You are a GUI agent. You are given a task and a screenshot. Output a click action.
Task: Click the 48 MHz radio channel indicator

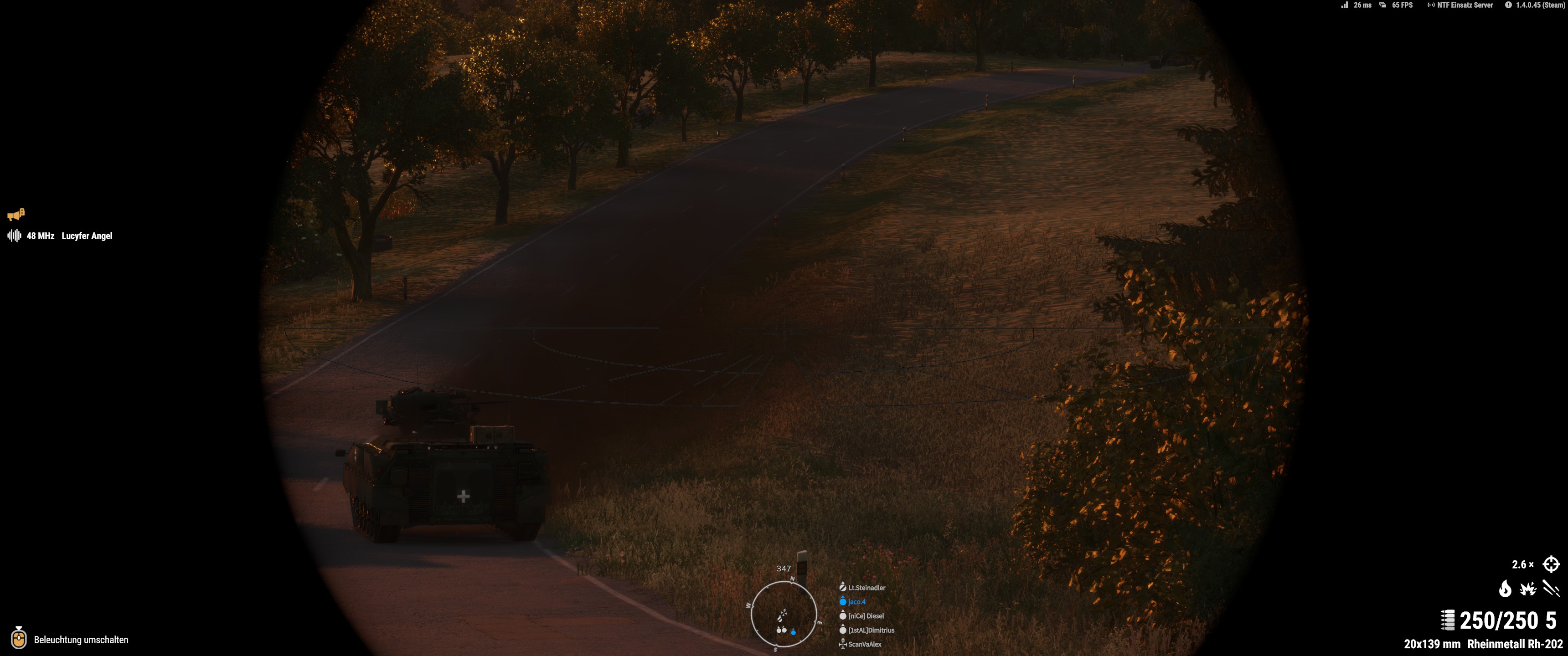(x=40, y=236)
